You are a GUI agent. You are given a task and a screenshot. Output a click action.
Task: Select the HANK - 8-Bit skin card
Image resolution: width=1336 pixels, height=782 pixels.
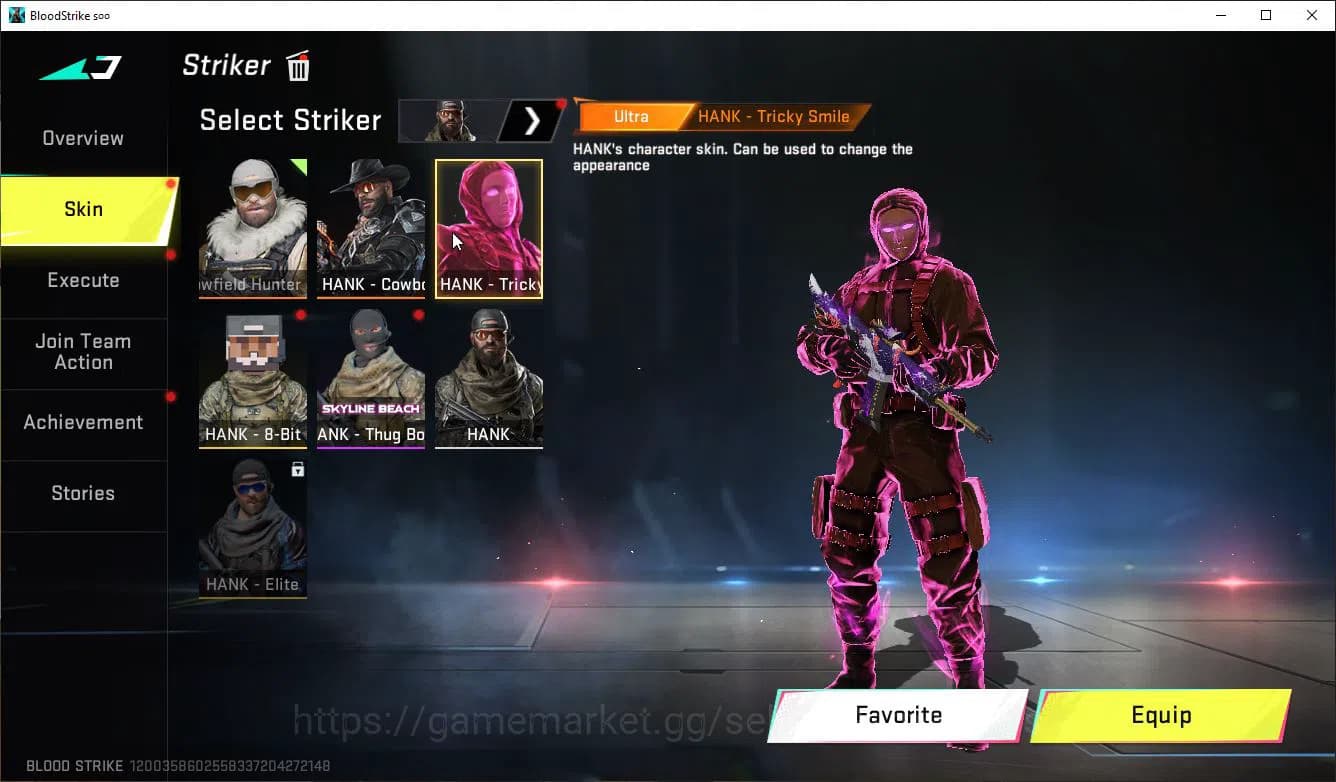(252, 375)
